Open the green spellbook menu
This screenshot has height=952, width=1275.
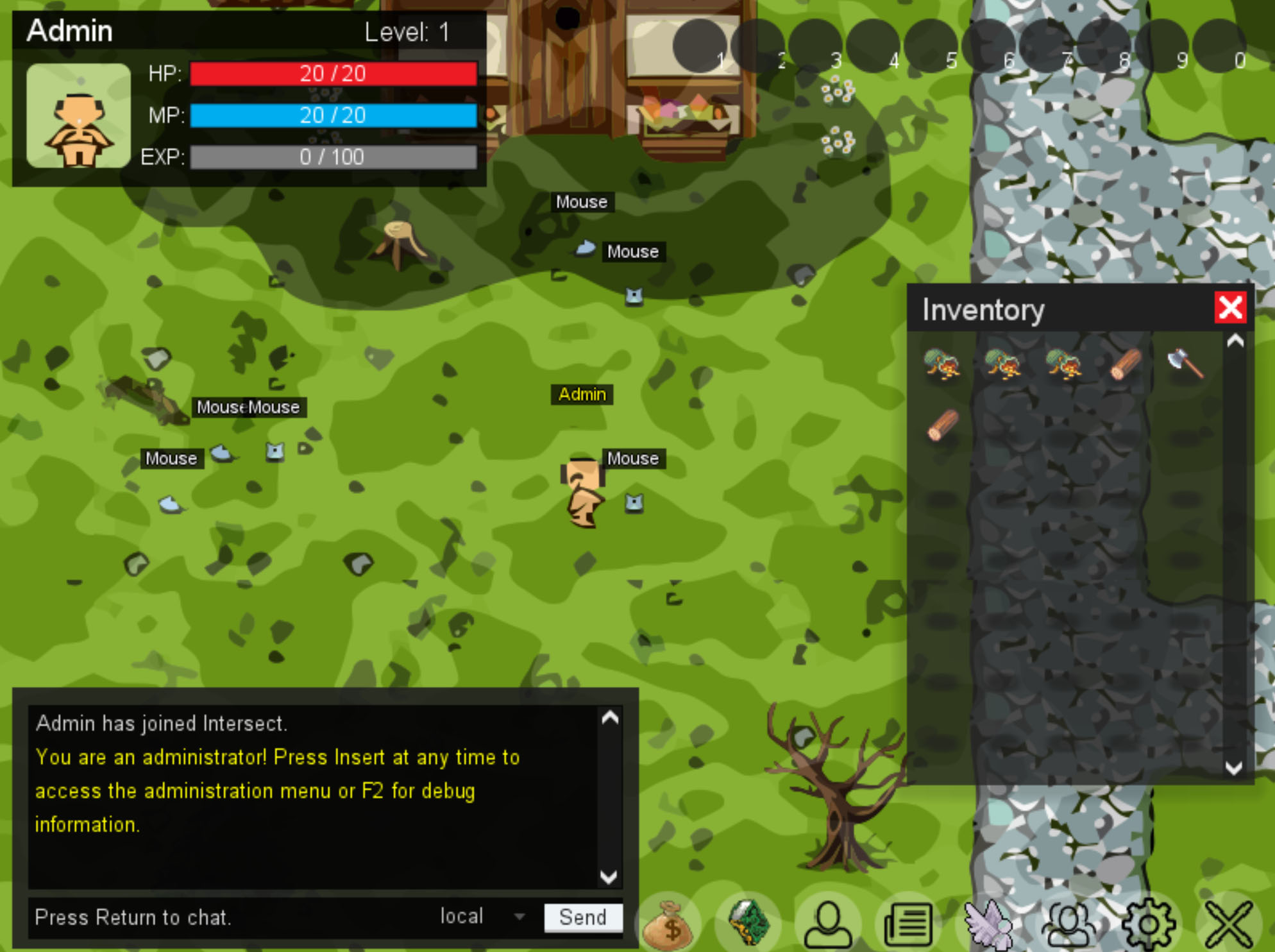(748, 924)
